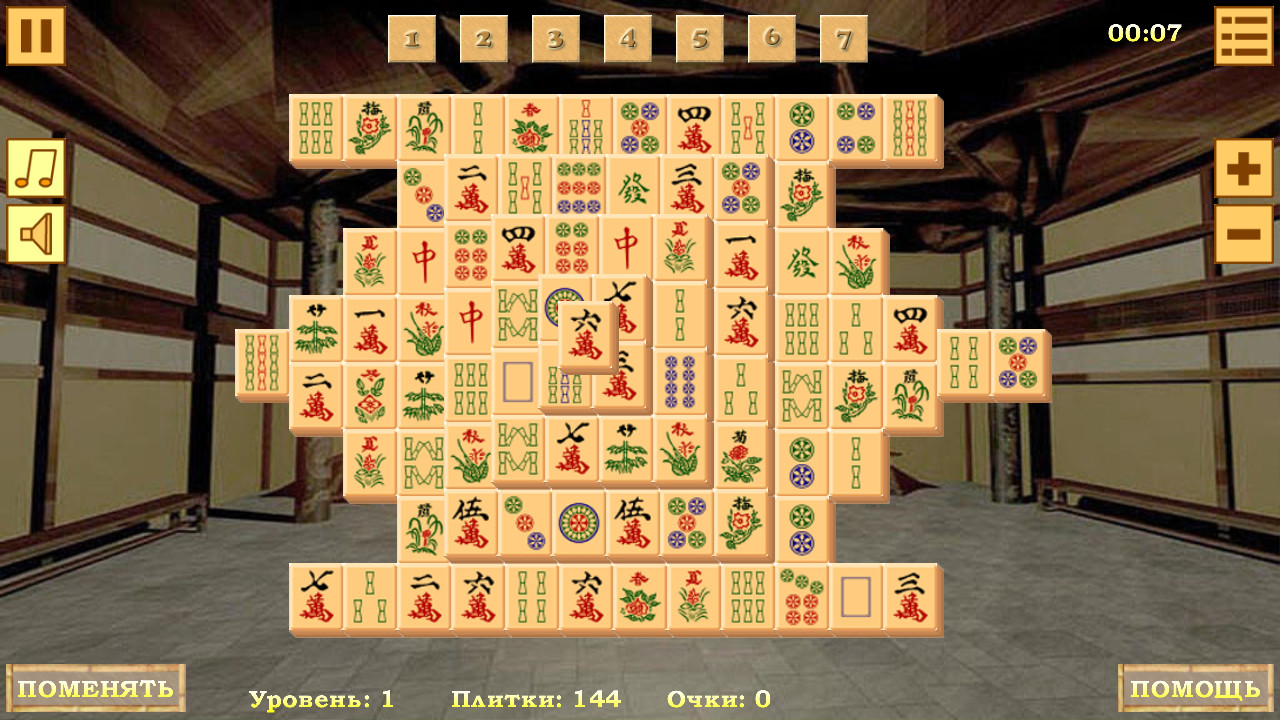Select layout number 1
This screenshot has width=1280, height=720.
point(410,40)
